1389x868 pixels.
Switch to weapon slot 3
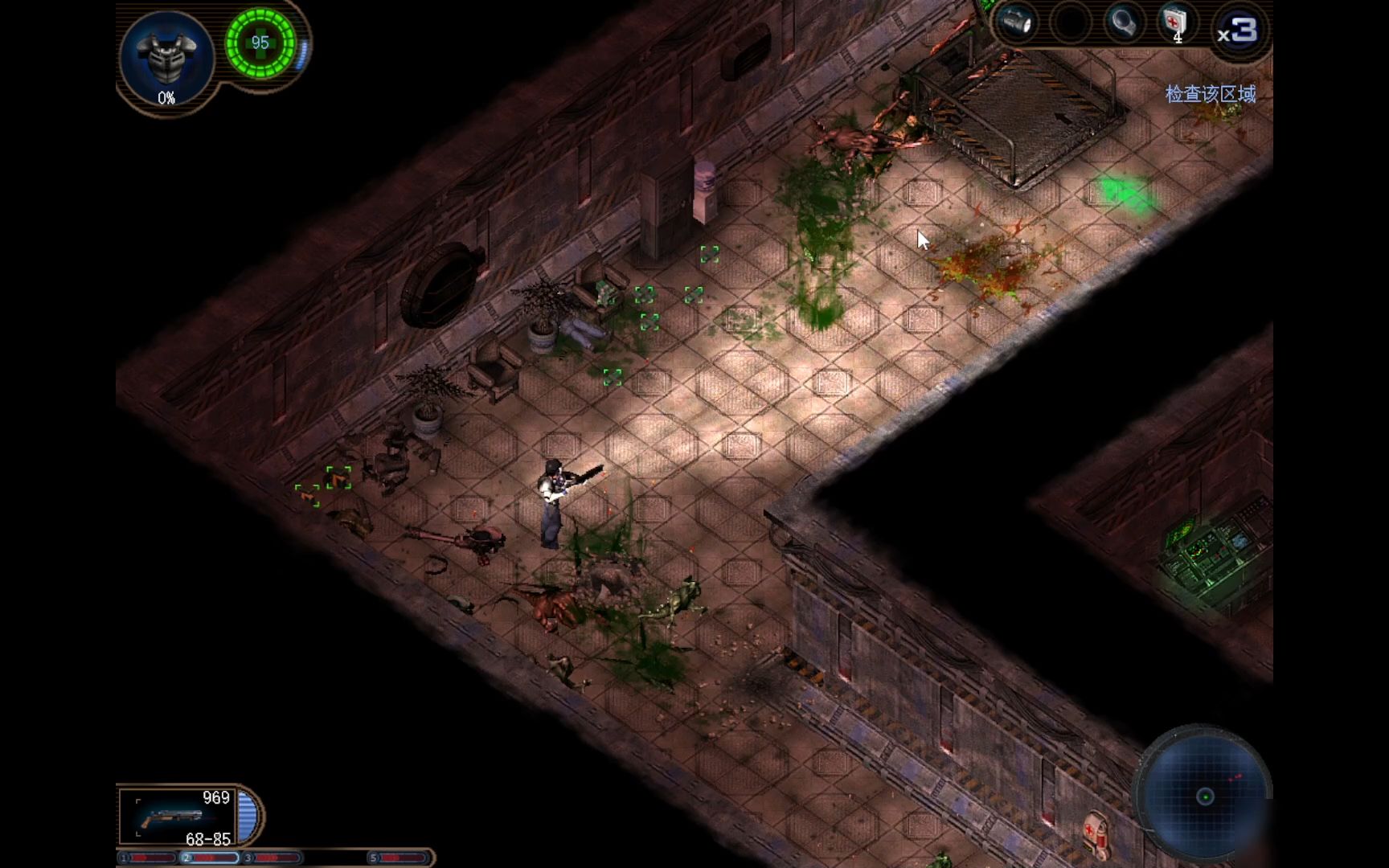pyautogui.click(x=272, y=858)
